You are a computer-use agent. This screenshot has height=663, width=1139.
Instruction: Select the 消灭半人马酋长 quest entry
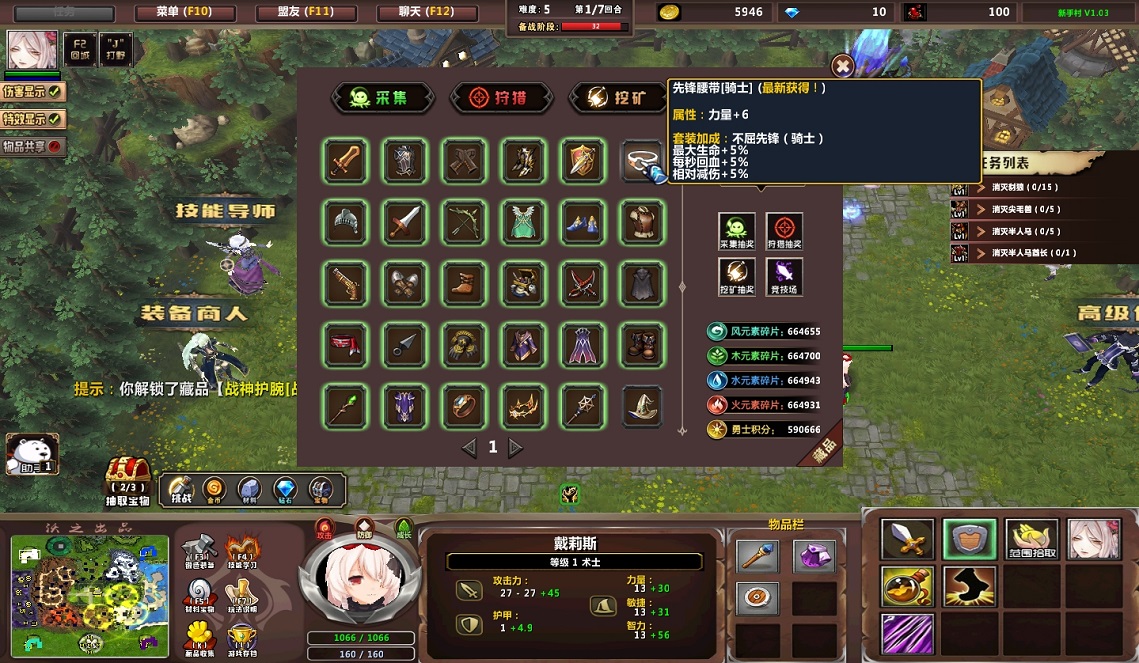coord(1030,253)
